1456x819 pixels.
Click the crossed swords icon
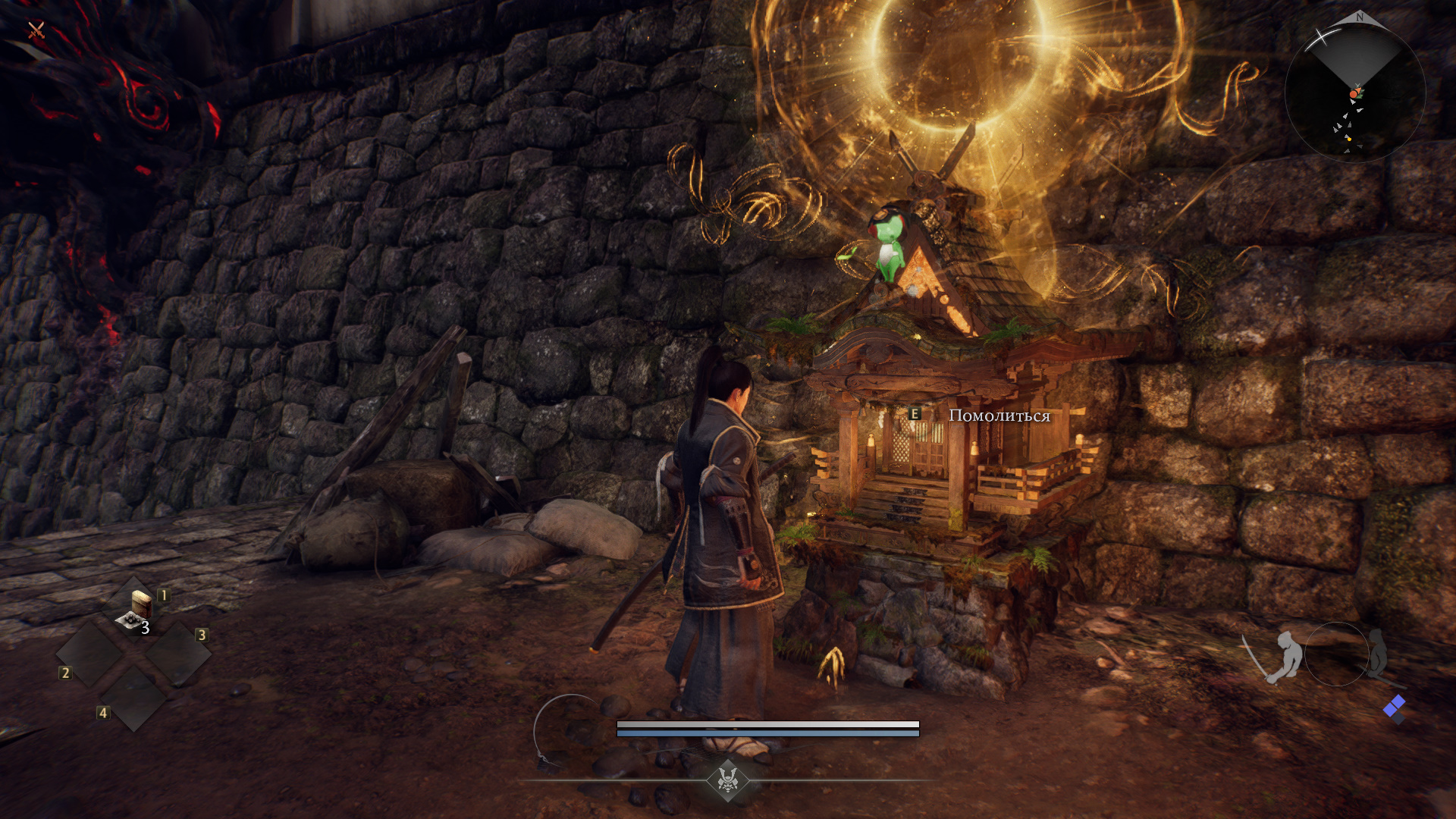click(x=36, y=30)
